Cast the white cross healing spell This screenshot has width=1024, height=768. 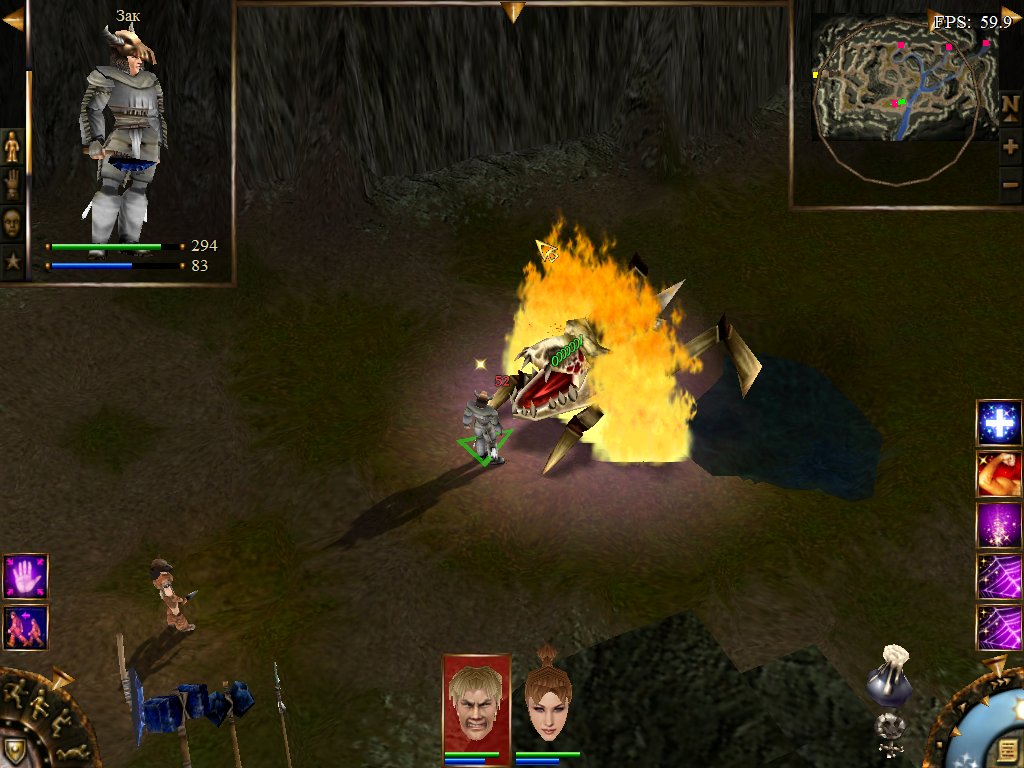(998, 423)
